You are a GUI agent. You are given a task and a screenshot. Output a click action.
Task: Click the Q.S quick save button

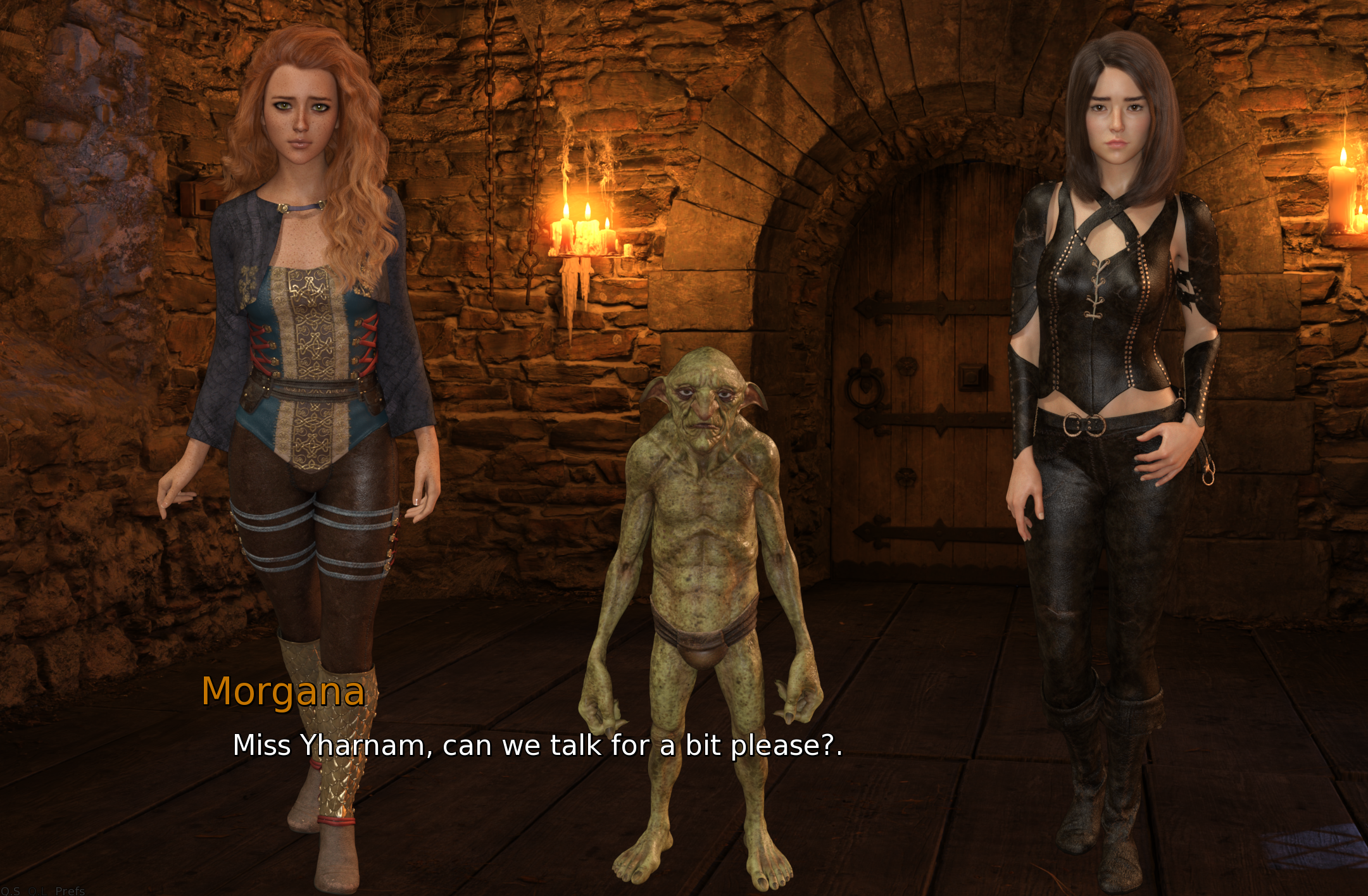(10, 891)
